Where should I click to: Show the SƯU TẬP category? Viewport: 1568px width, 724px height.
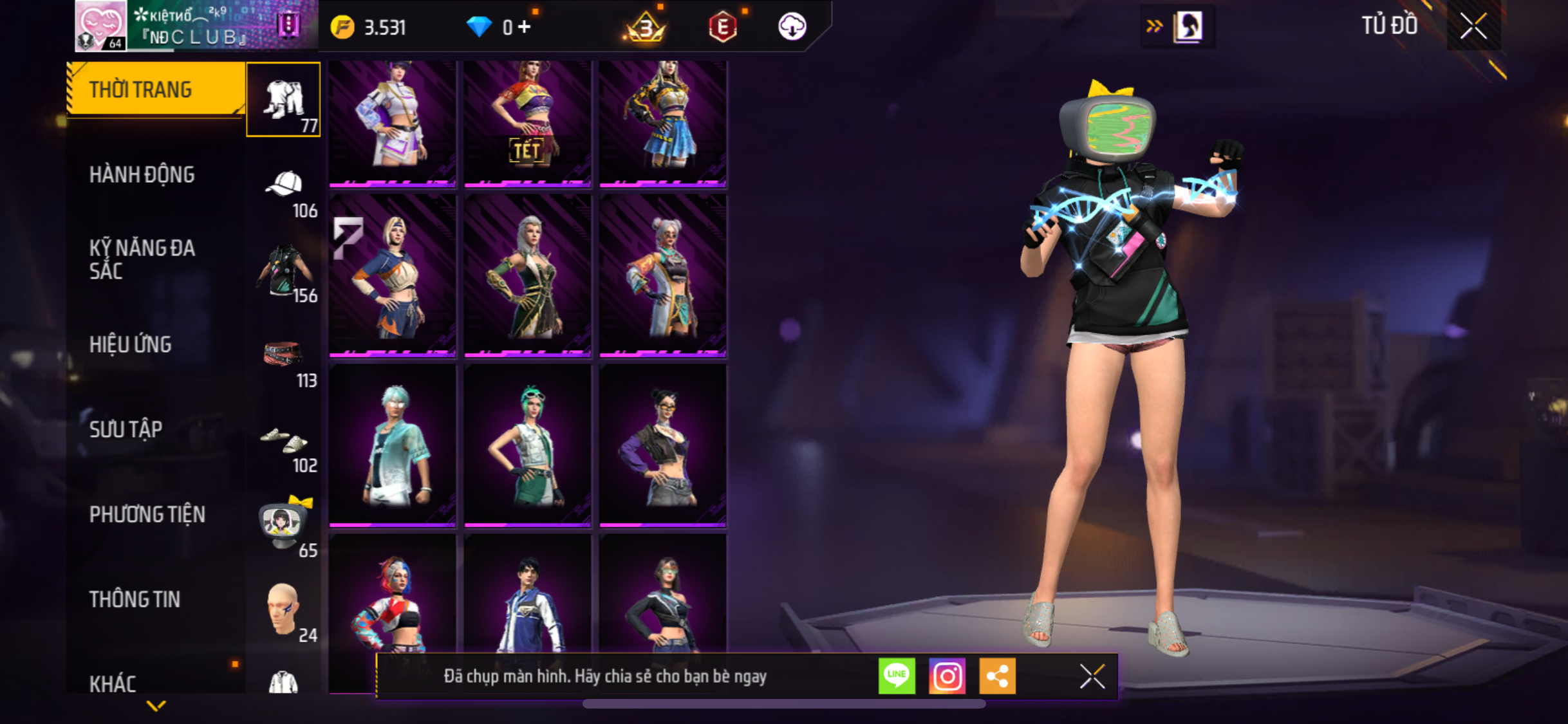[x=126, y=429]
